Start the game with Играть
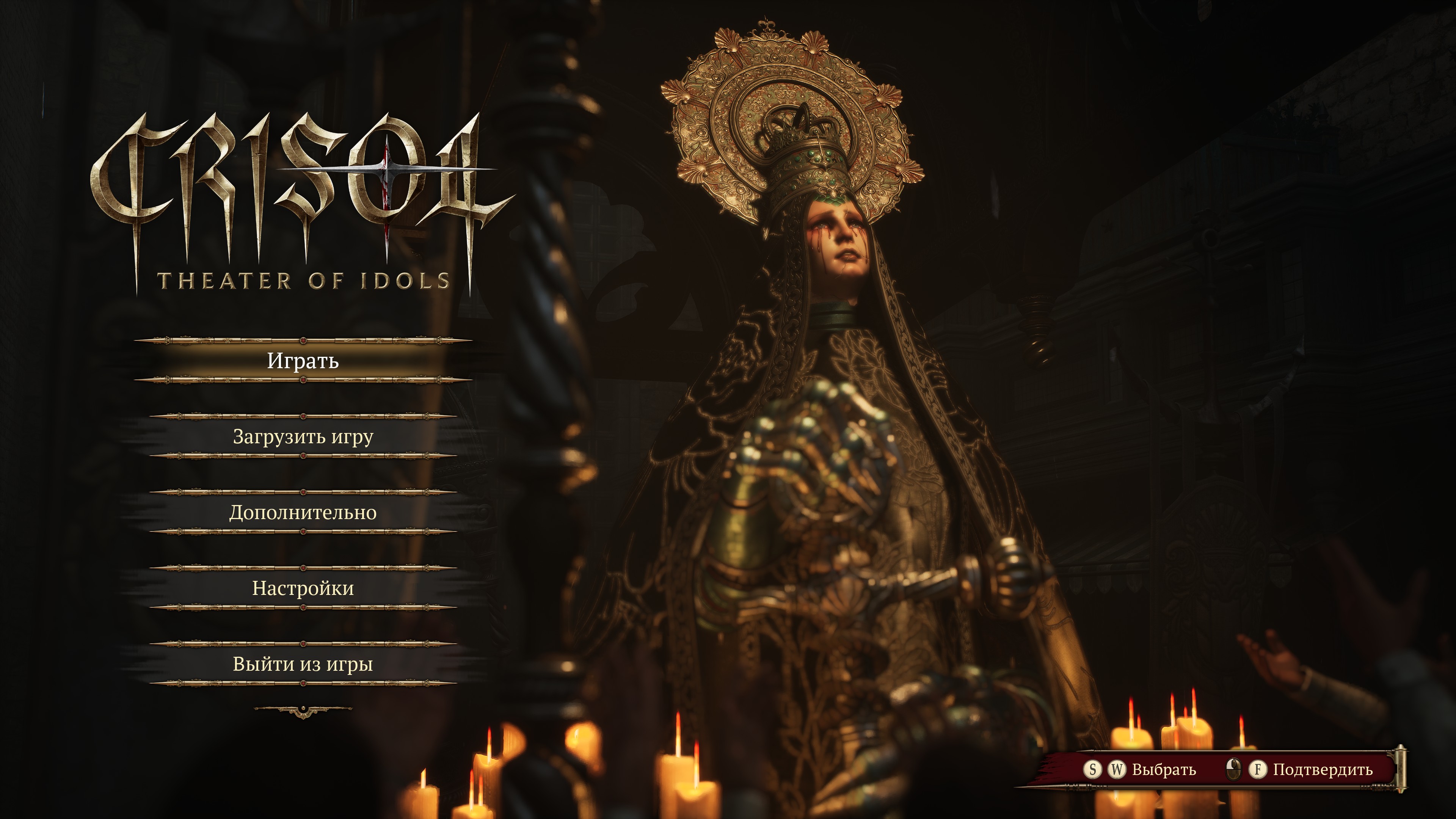This screenshot has width=1456, height=819. [303, 361]
